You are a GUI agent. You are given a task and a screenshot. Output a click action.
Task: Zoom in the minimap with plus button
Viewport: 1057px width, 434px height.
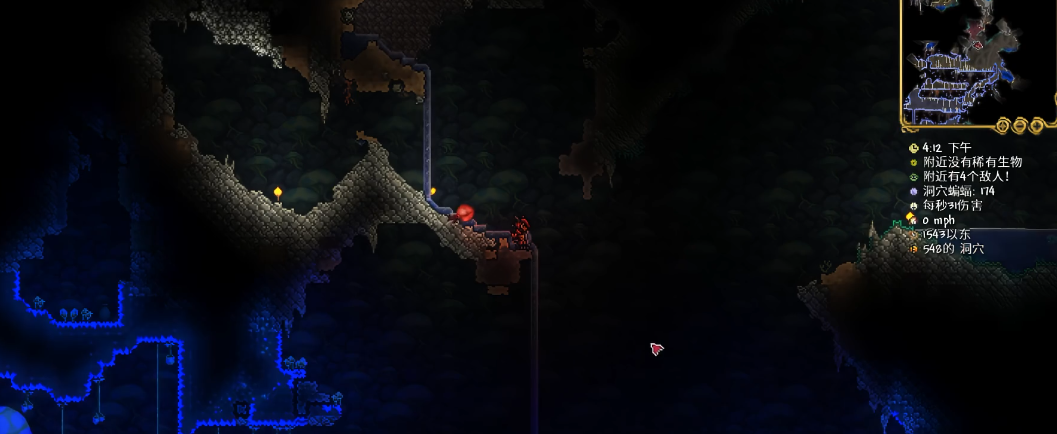(1039, 125)
